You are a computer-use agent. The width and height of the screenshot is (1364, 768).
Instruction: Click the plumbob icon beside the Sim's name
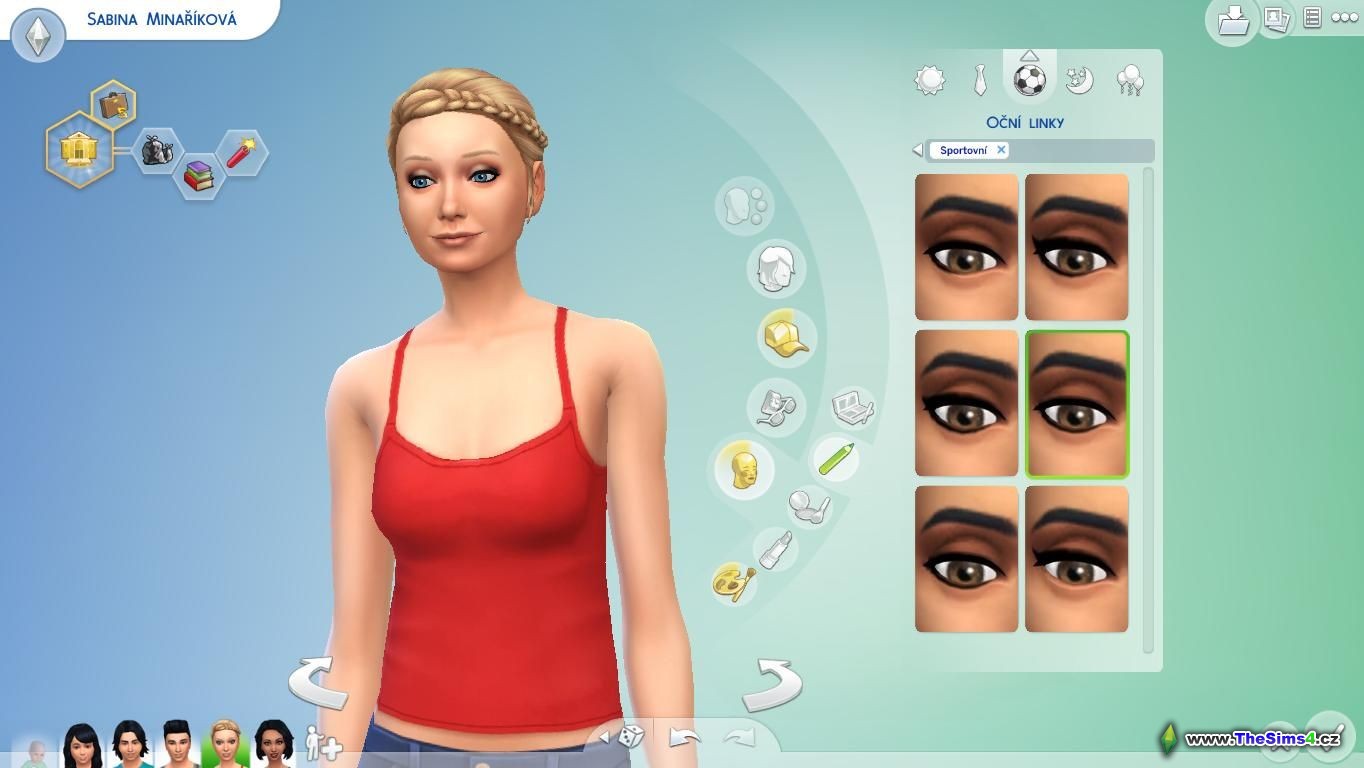(x=38, y=36)
